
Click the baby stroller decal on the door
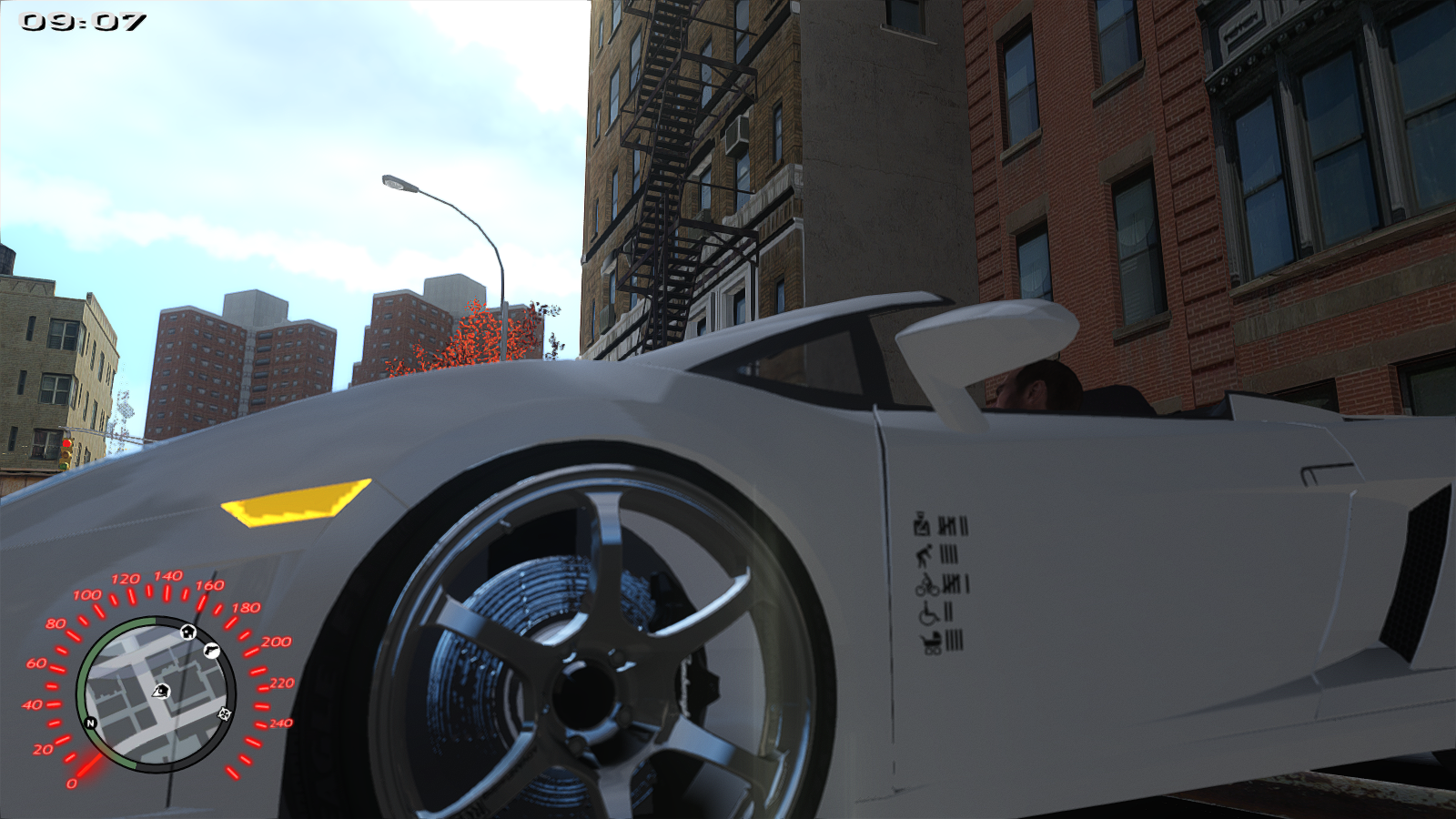pos(930,642)
